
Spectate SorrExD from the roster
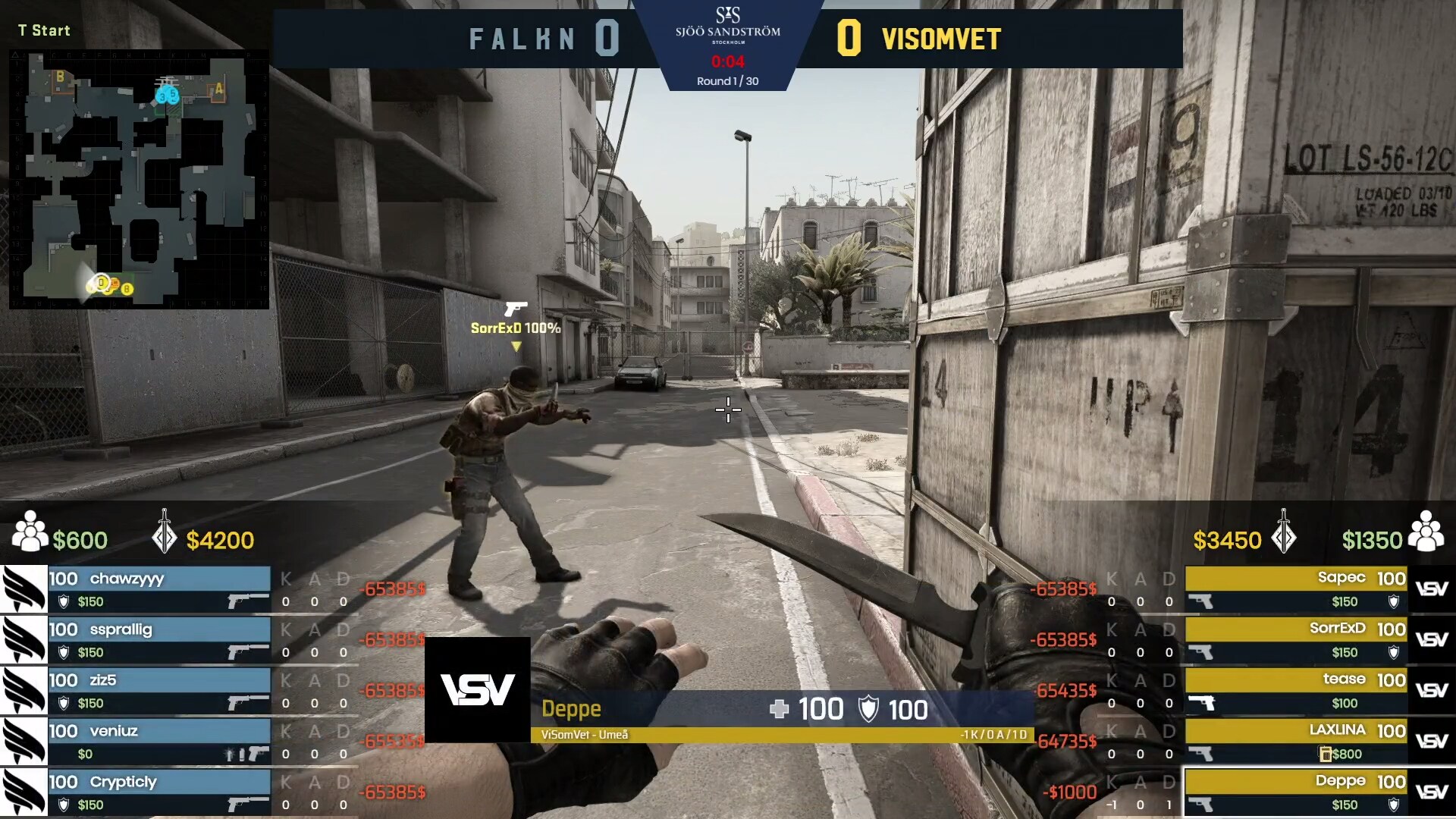point(1295,639)
